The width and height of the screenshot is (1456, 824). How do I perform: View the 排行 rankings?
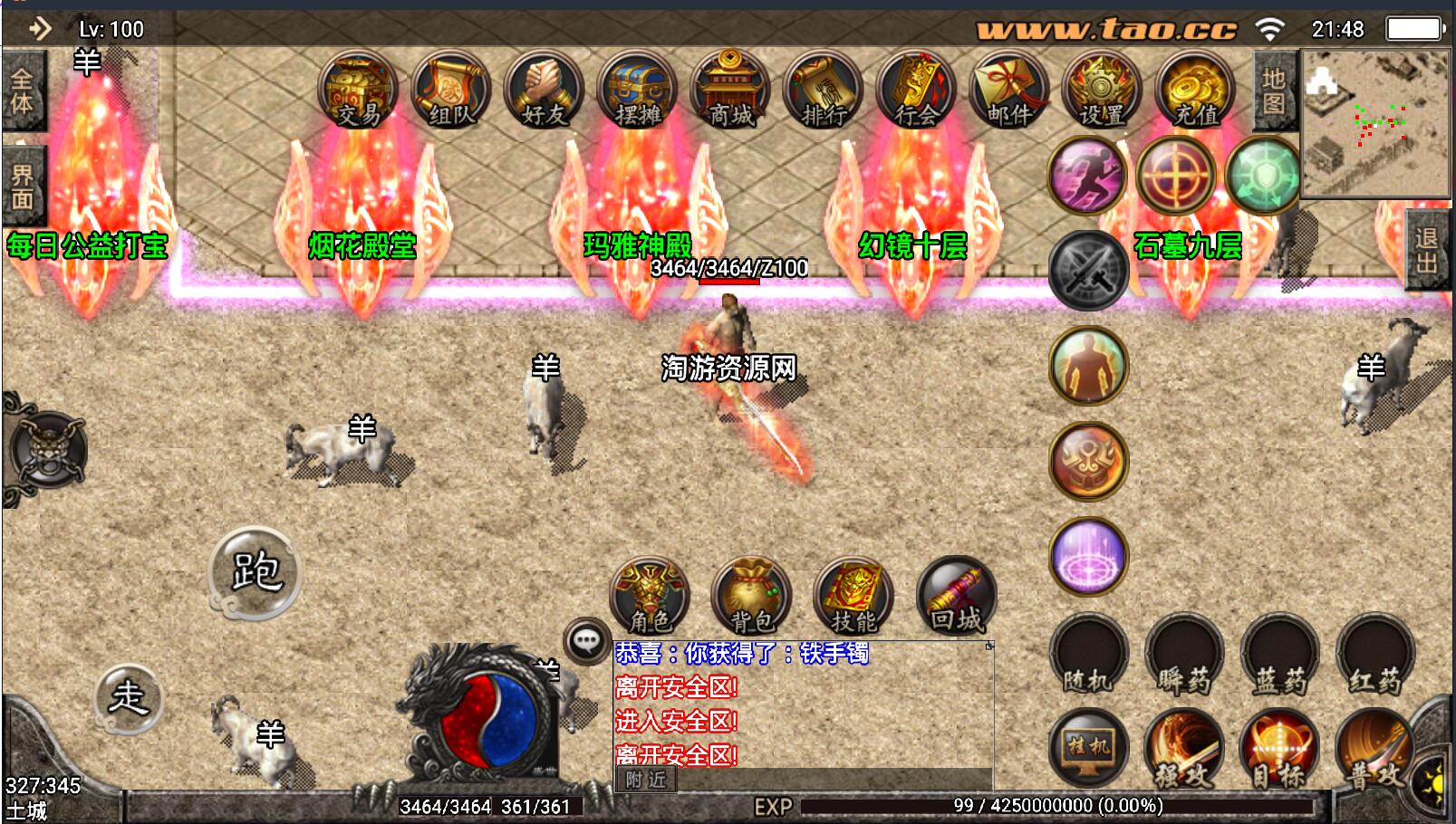(824, 91)
